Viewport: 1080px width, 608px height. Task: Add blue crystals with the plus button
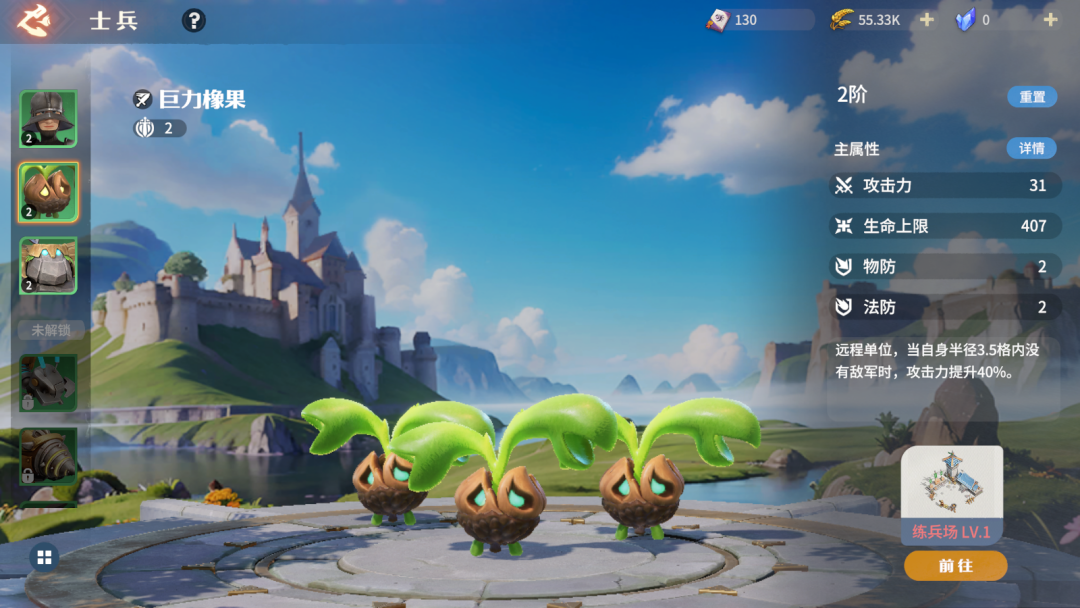click(x=1050, y=20)
